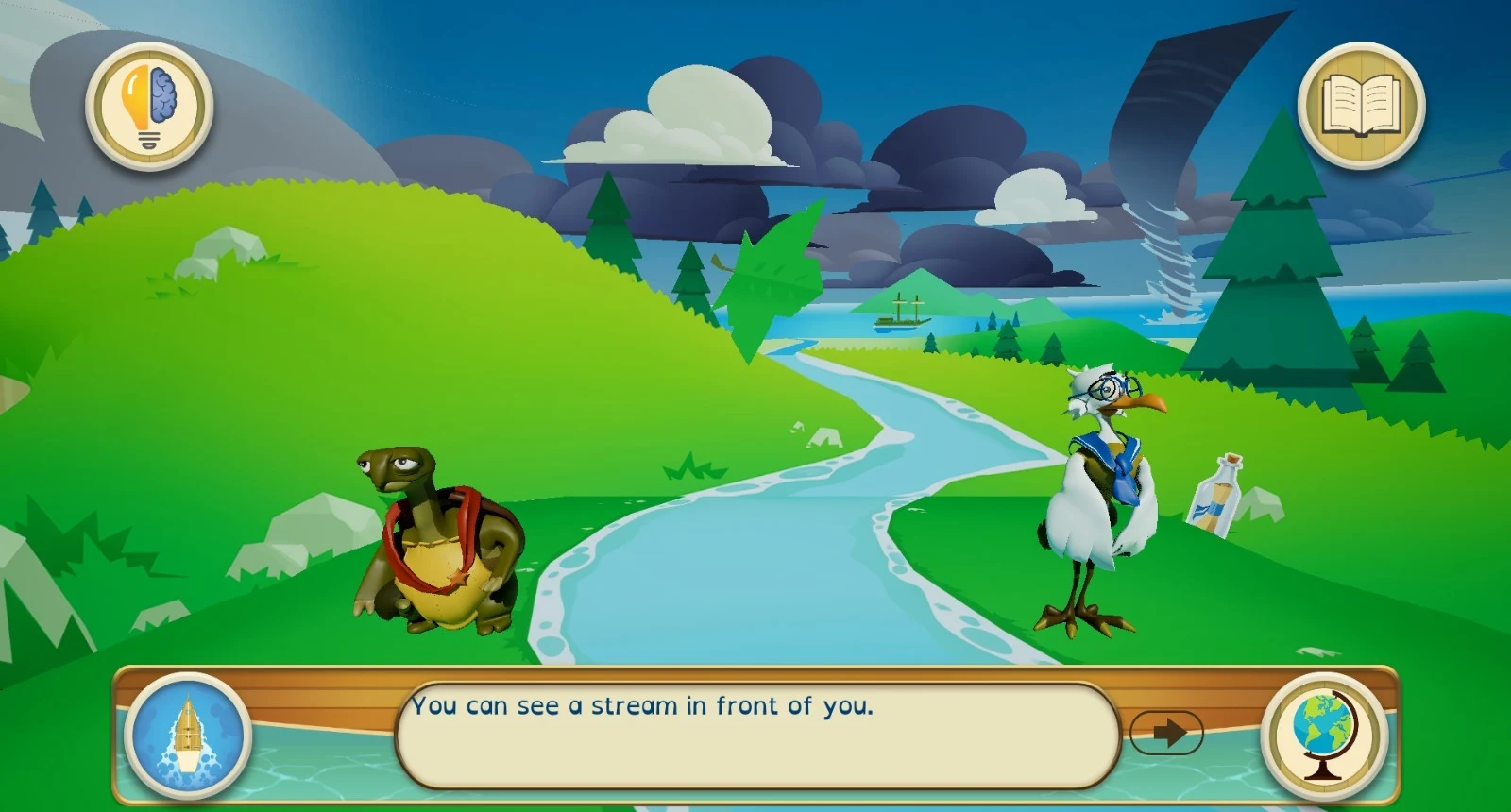Open the book journal button
1511x812 pixels.
coord(1361,106)
